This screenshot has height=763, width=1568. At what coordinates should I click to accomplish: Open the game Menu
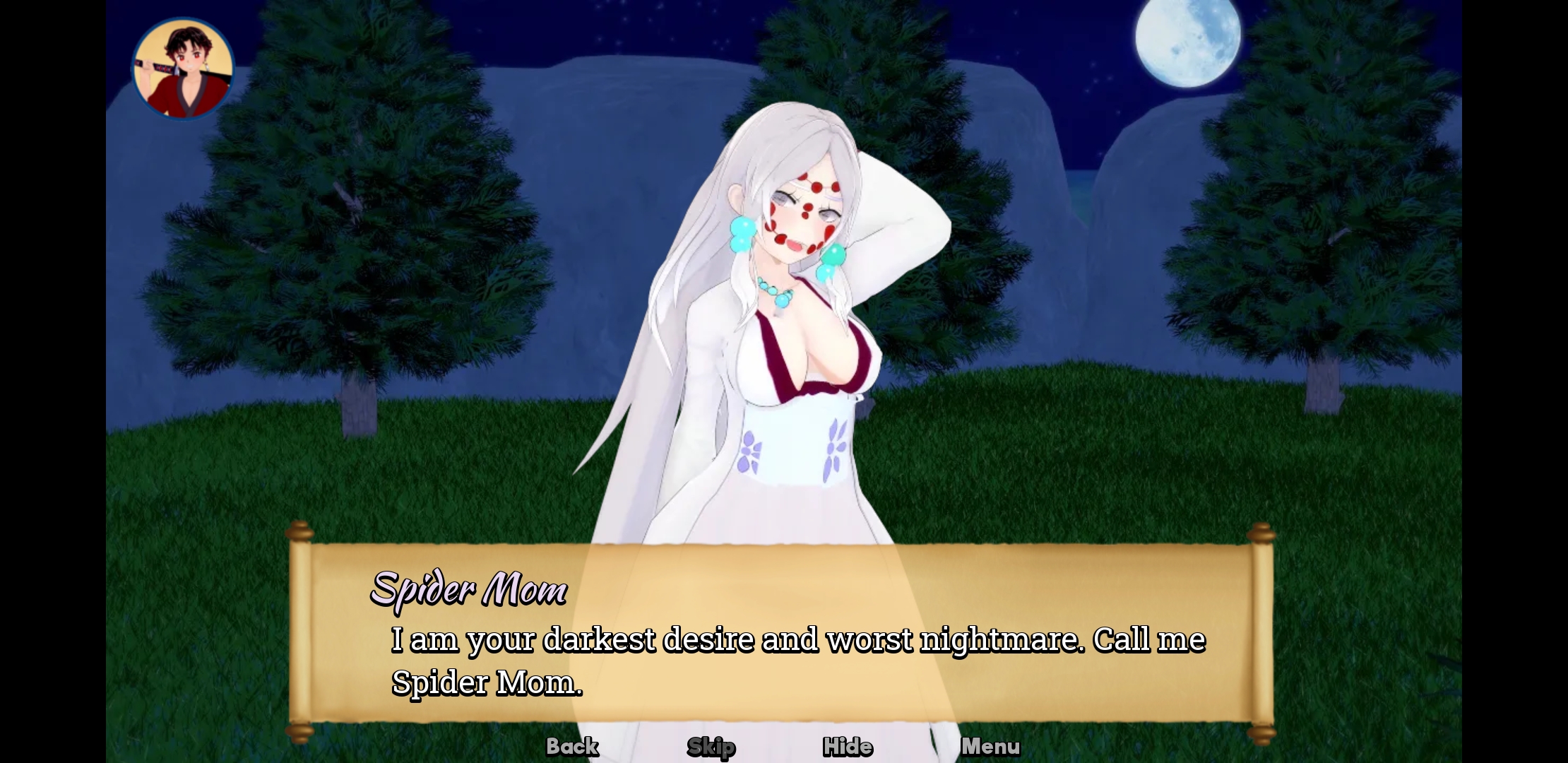(990, 746)
